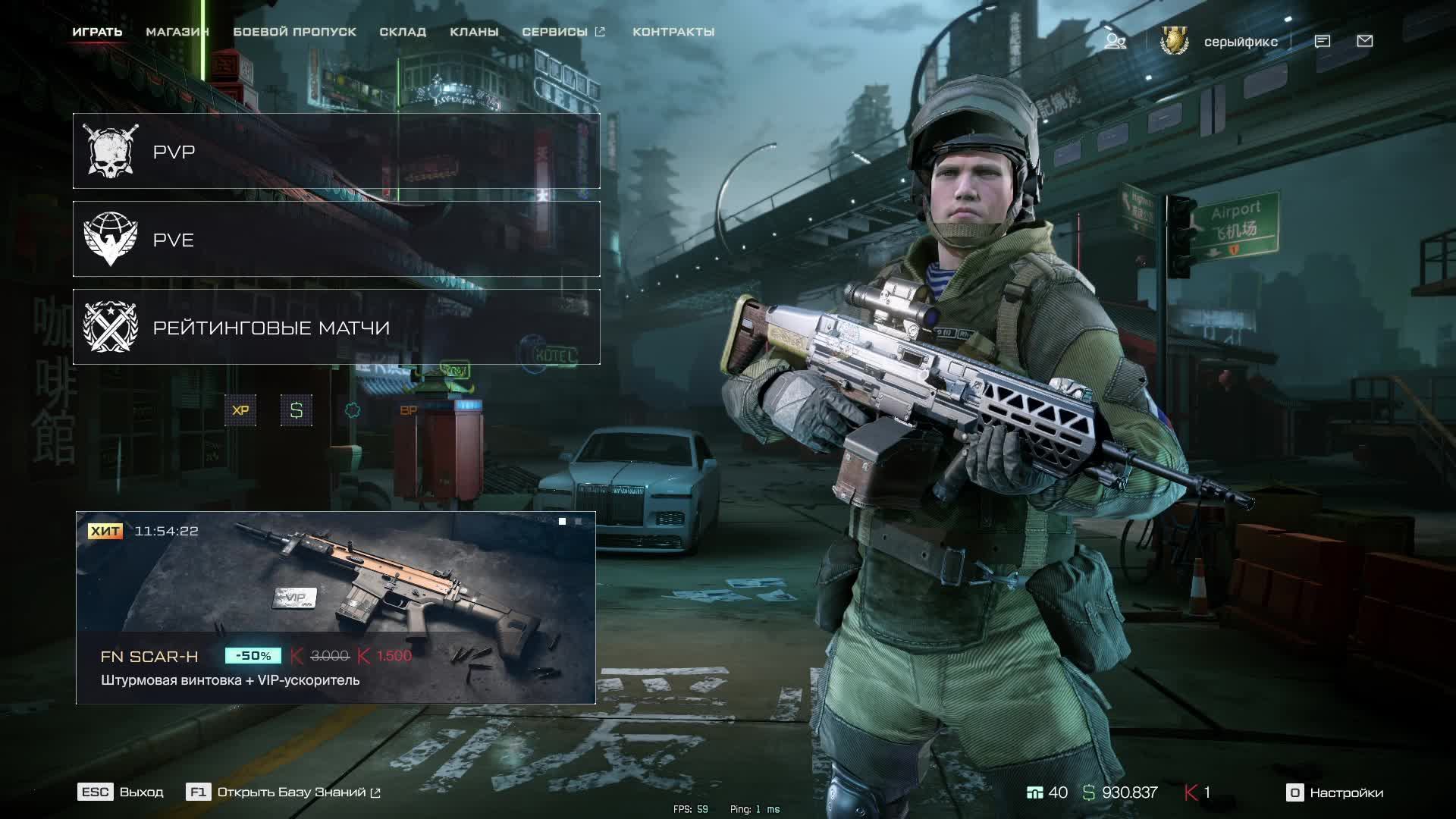Check the mail envelope icon

[x=1365, y=41]
